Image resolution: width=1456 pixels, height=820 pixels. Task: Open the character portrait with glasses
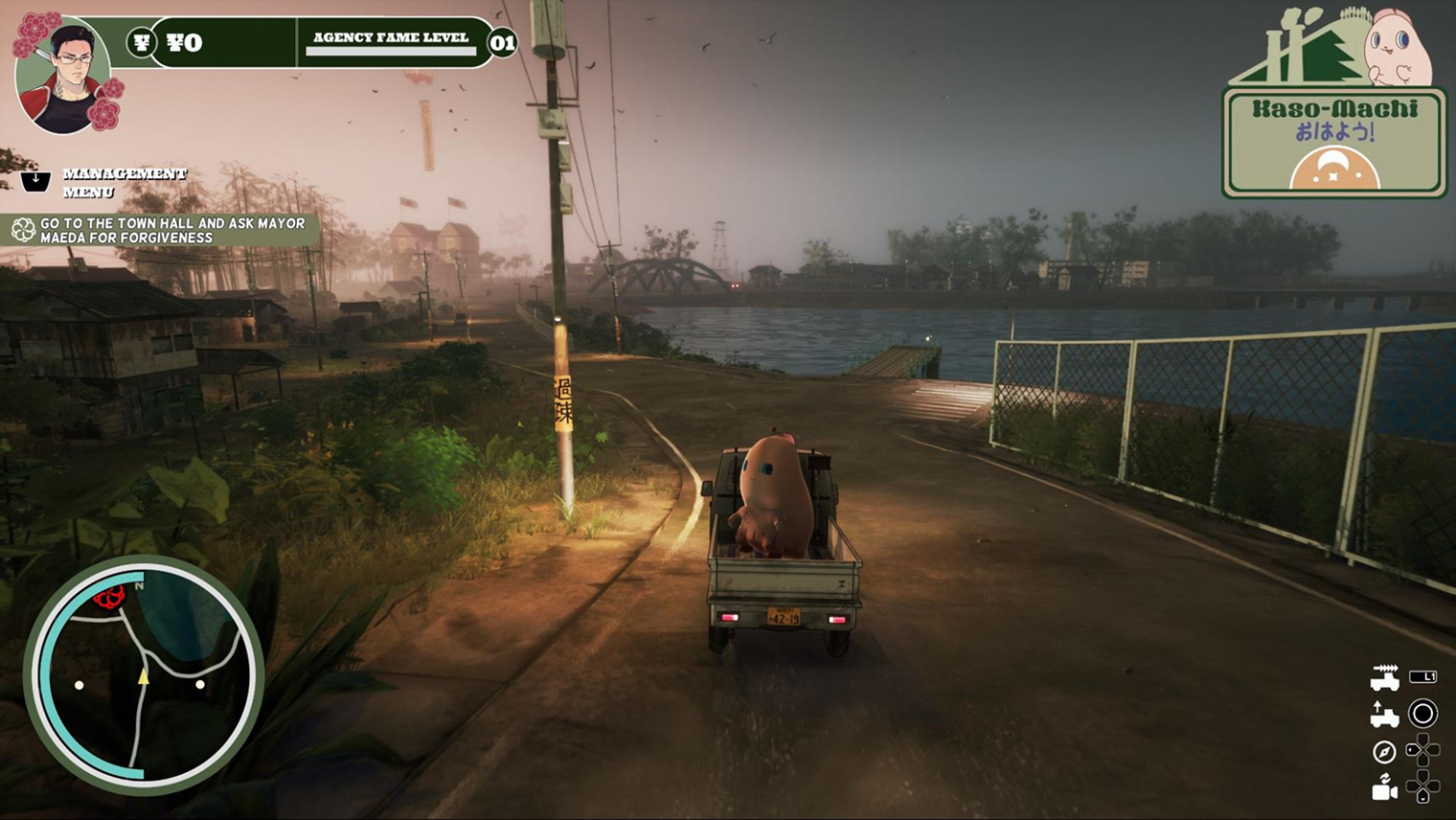tap(65, 78)
